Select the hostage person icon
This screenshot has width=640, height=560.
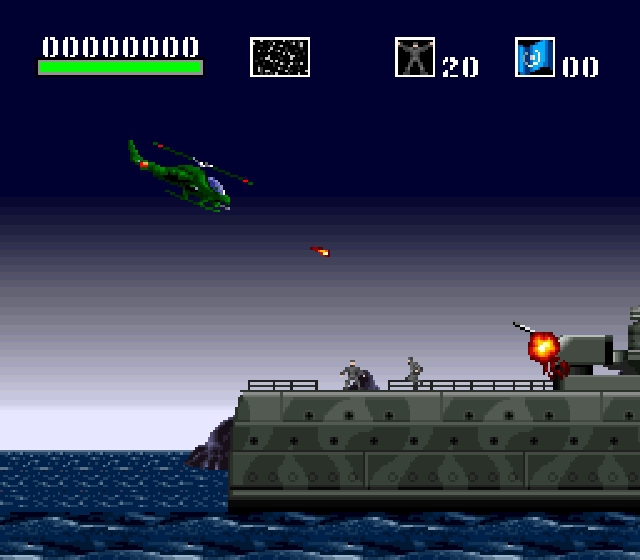click(x=414, y=57)
